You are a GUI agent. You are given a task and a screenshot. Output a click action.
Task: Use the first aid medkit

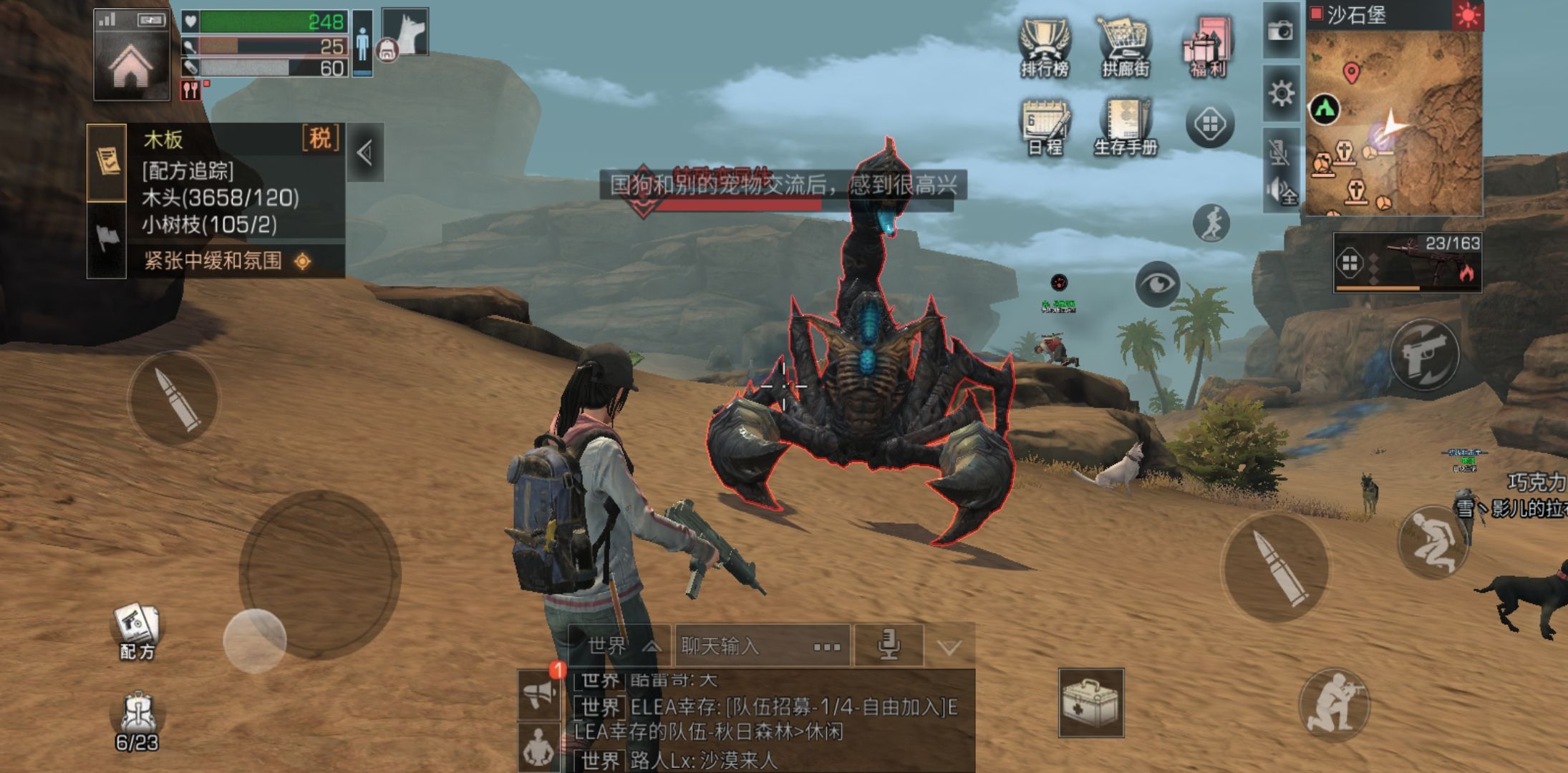point(1090,703)
